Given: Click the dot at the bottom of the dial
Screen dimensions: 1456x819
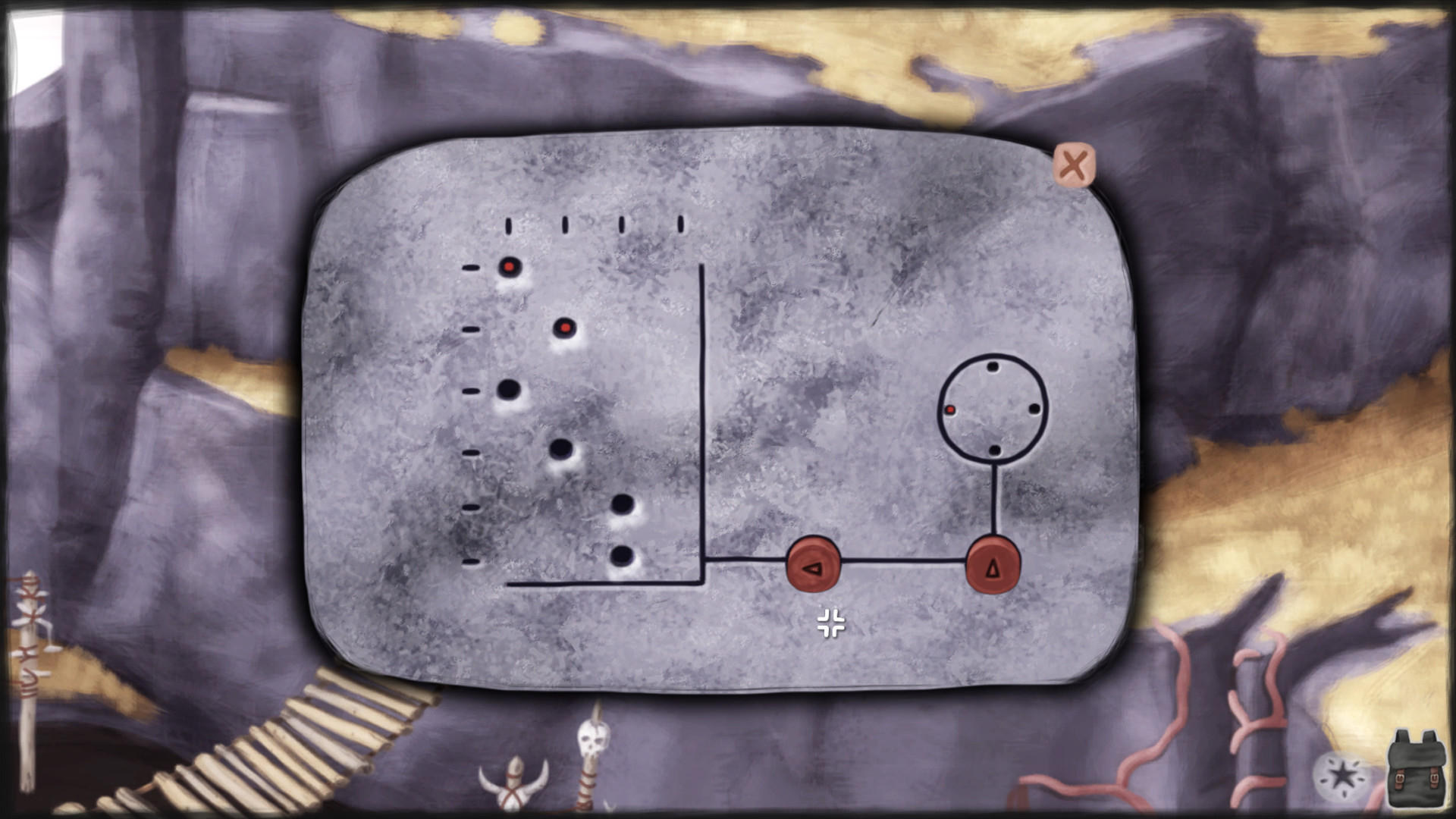Looking at the screenshot, I should (994, 449).
